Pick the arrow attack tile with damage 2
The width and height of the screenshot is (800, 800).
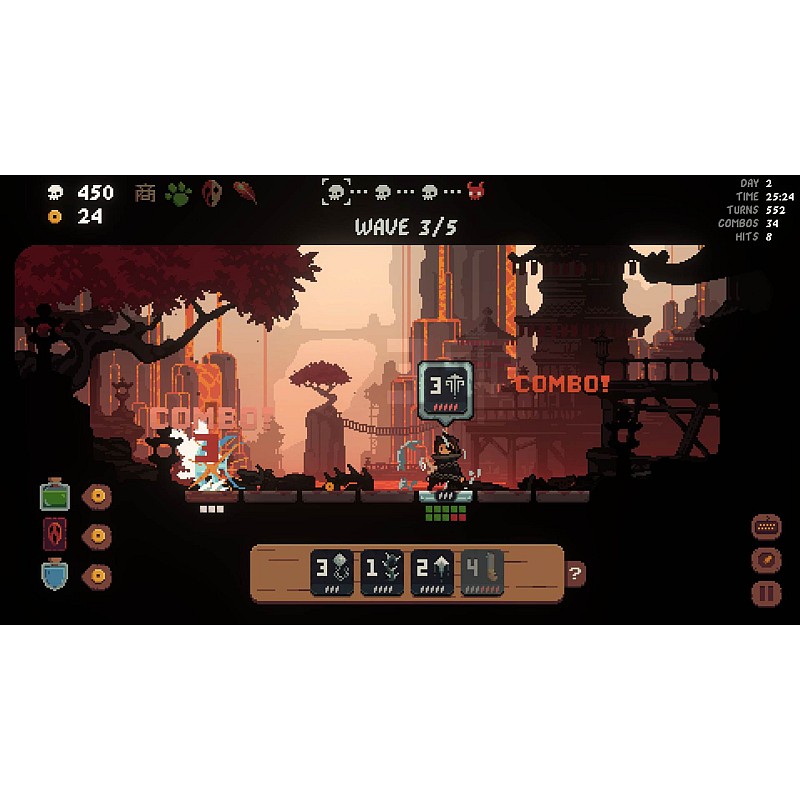[x=434, y=573]
